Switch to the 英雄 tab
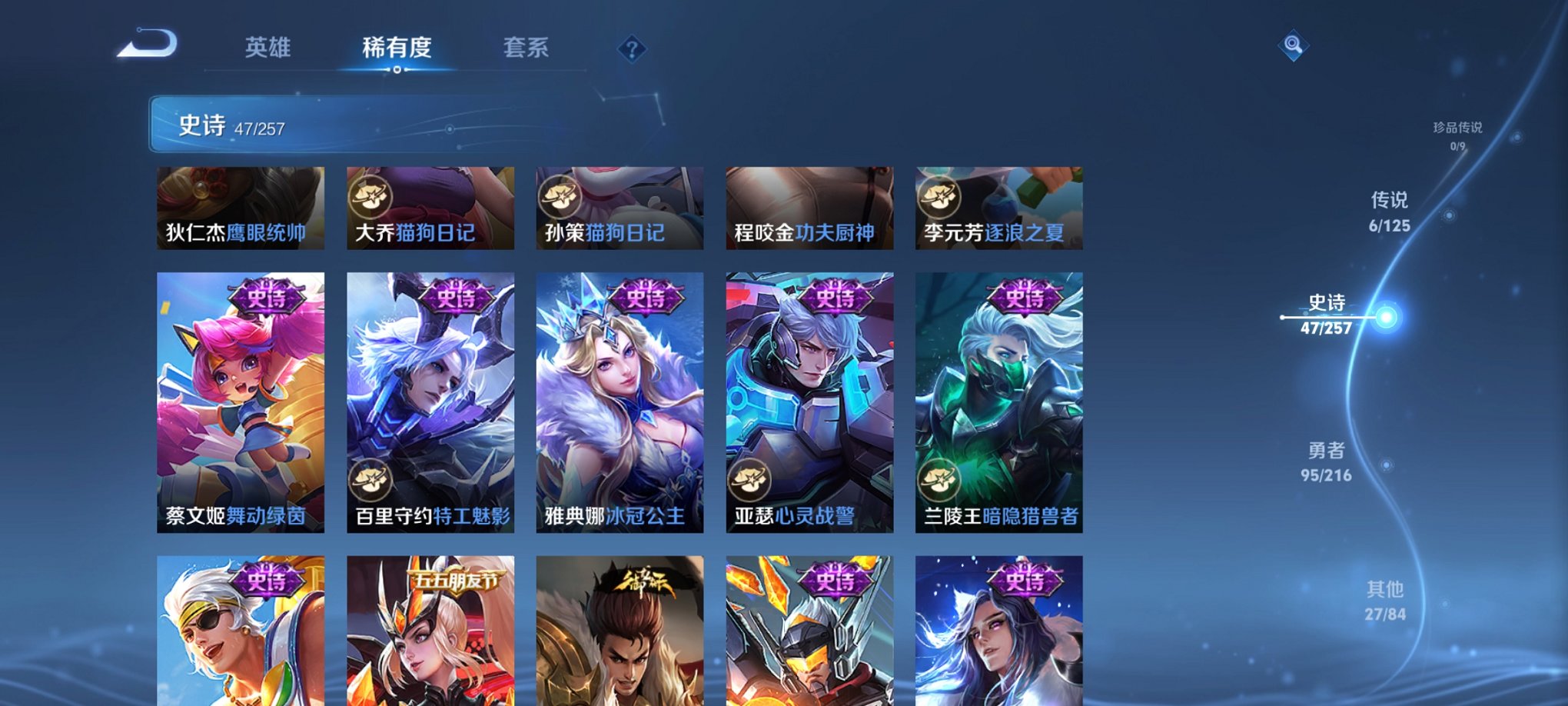1568x706 pixels. pyautogui.click(x=267, y=48)
